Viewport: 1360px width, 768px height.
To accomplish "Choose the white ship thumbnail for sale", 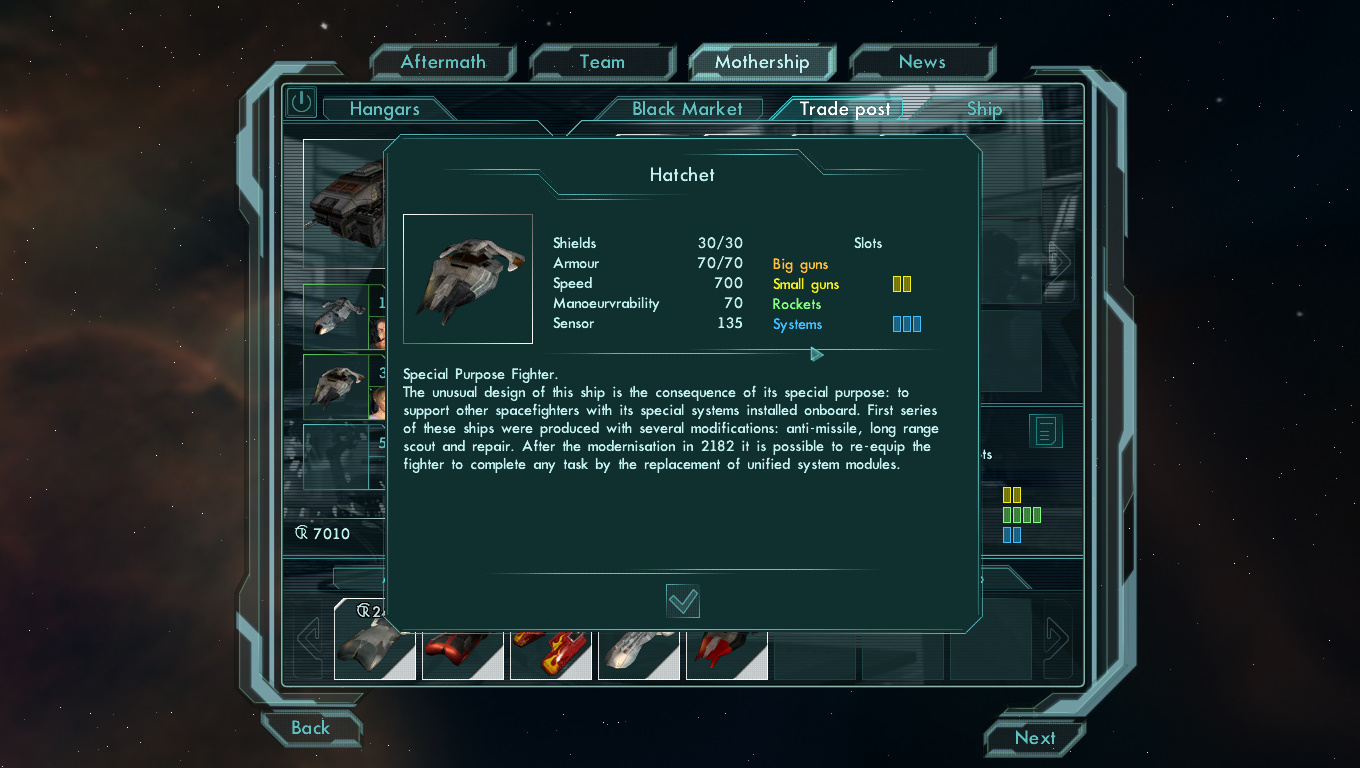I will (639, 654).
